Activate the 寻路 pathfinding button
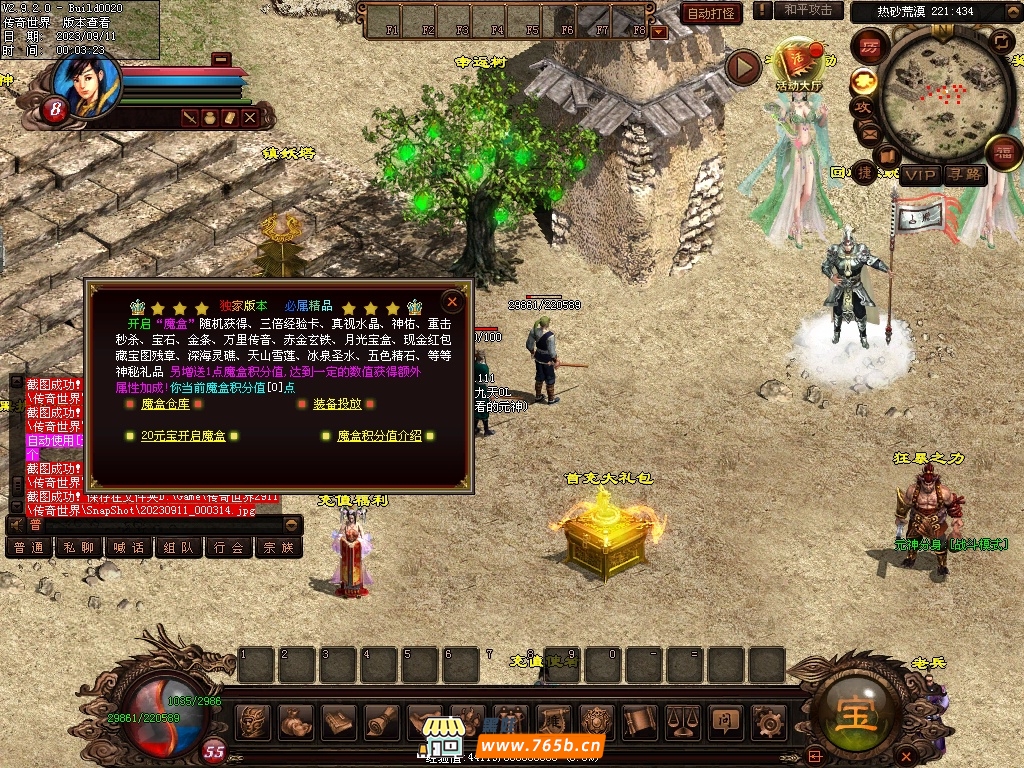Viewport: 1024px width, 768px height. 965,175
